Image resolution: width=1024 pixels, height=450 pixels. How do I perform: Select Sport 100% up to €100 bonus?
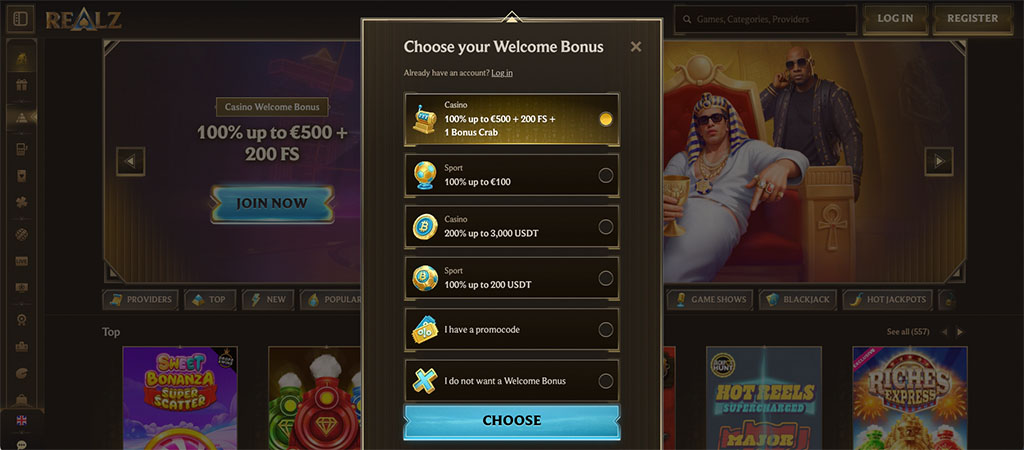511,175
